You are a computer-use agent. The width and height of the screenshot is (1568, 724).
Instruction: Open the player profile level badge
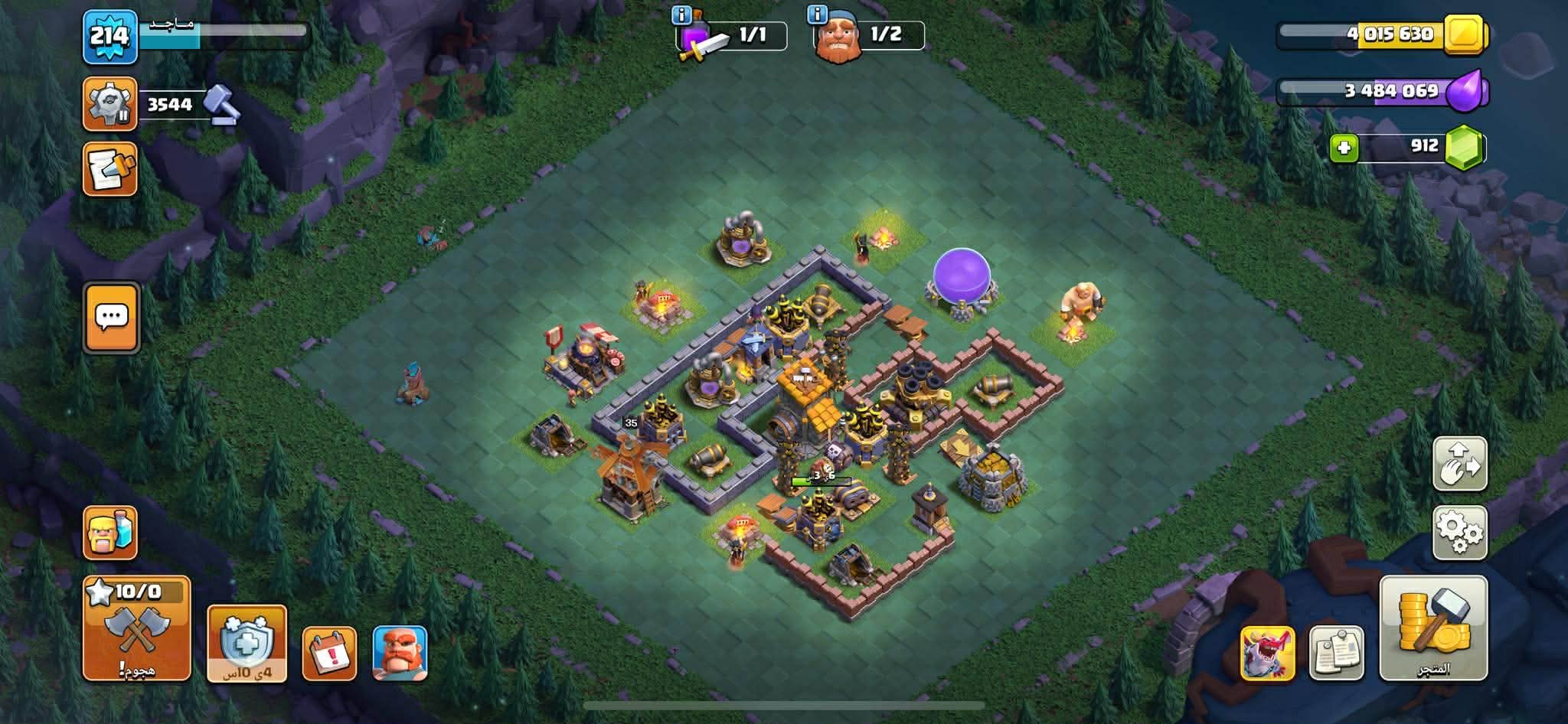[x=109, y=37]
